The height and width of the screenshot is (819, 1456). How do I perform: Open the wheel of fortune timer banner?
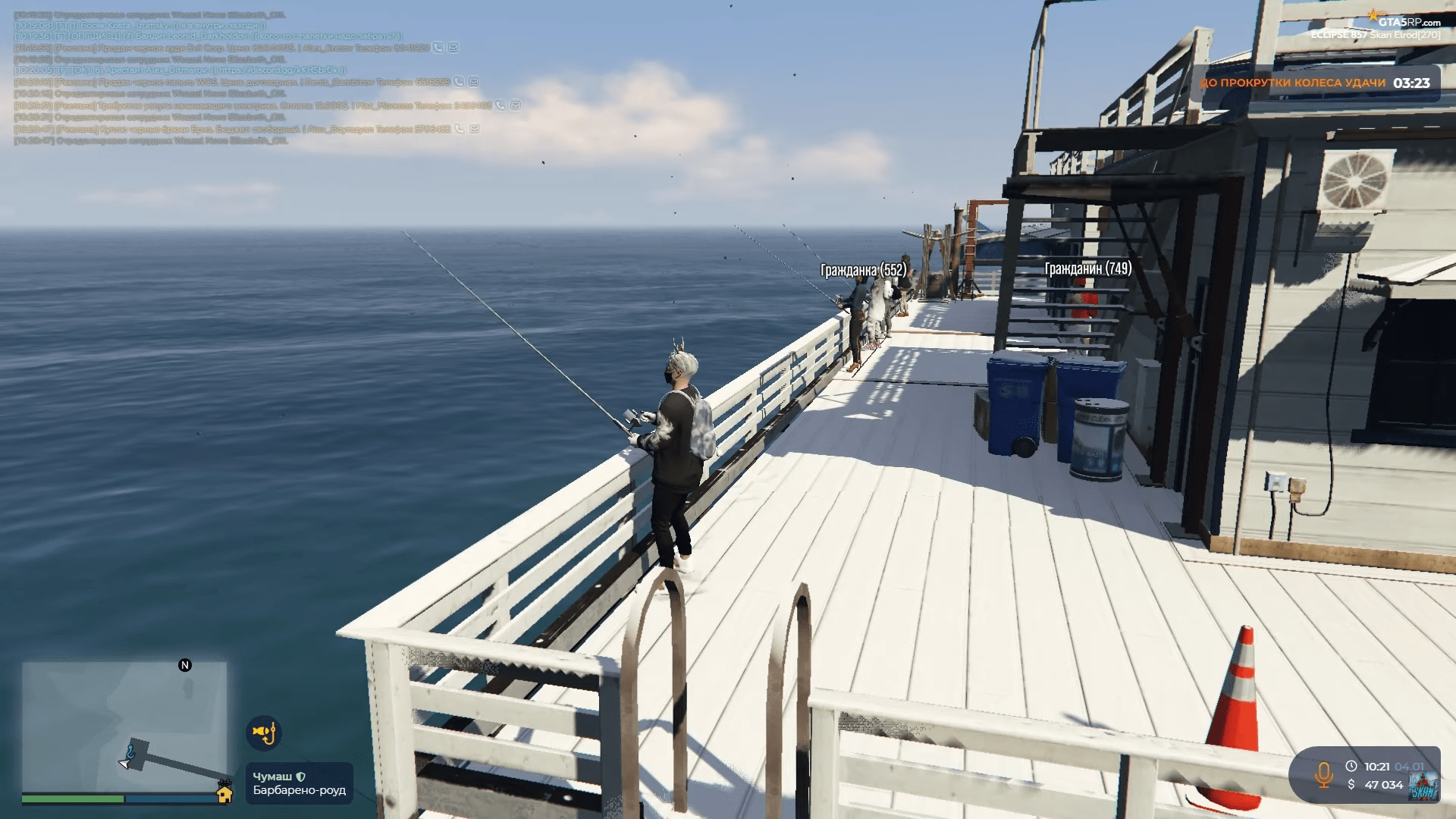(1314, 83)
